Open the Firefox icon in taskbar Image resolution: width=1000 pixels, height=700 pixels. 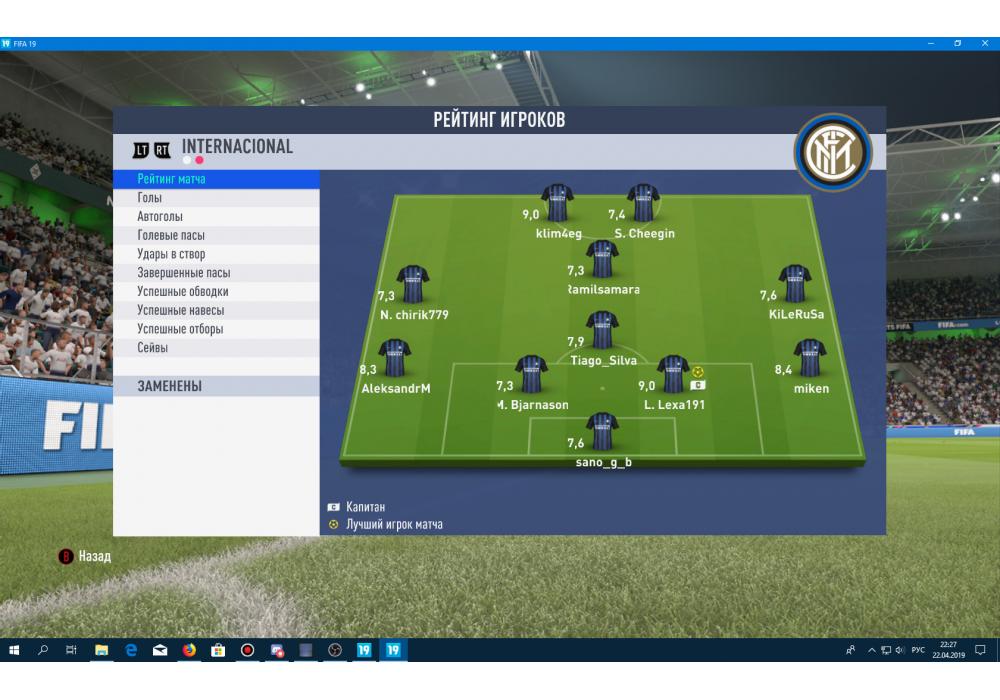189,650
